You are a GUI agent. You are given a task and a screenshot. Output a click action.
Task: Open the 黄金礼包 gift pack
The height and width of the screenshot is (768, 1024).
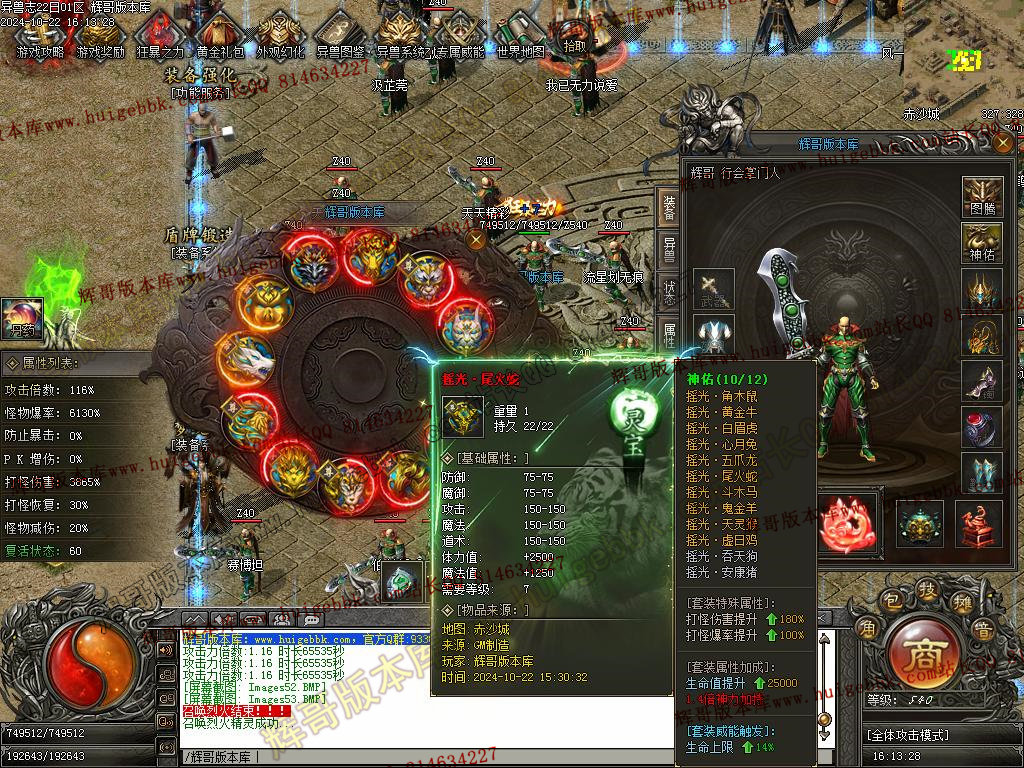click(220, 36)
